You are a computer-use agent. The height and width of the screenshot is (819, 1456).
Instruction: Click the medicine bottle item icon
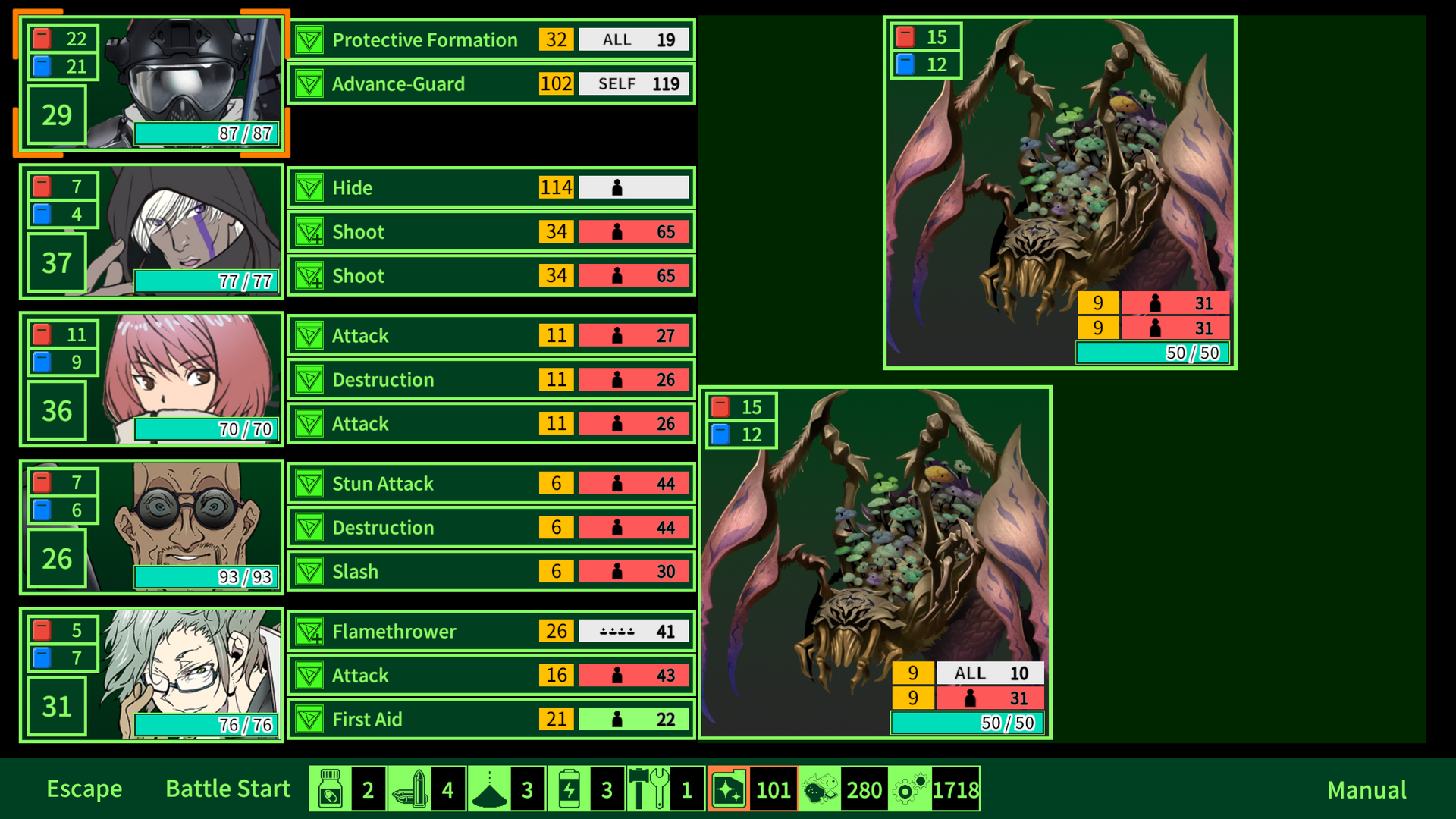coord(331,789)
